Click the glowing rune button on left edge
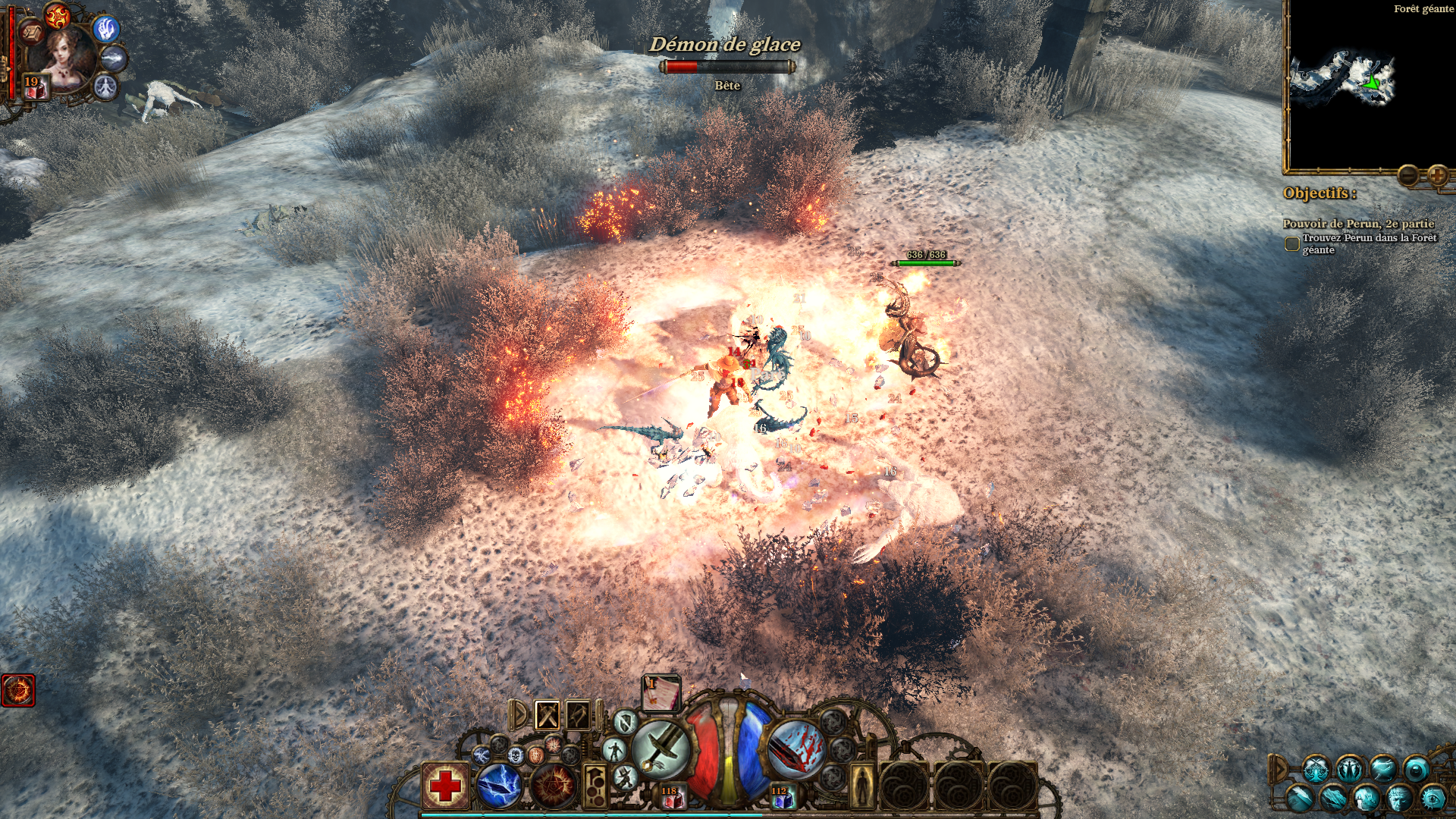Viewport: 1456px width, 819px height. click(18, 690)
